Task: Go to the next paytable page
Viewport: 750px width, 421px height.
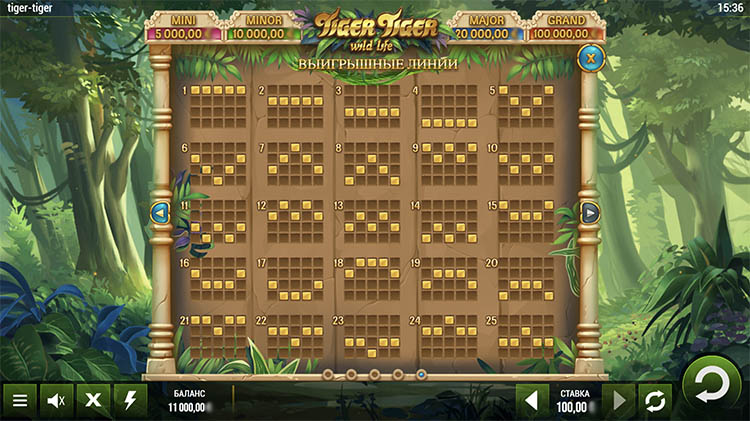Action: coord(590,212)
